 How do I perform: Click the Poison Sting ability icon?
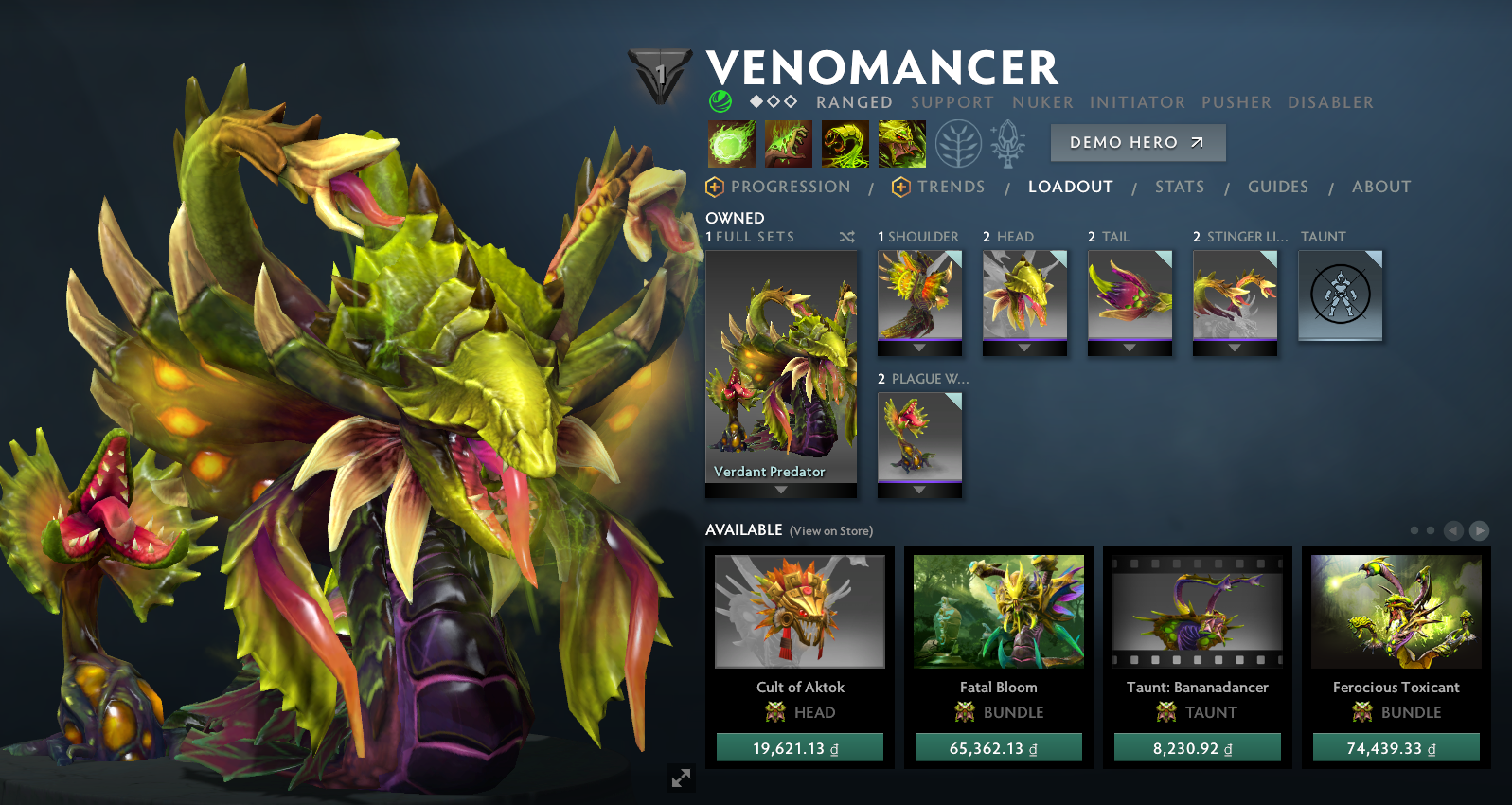coord(789,143)
